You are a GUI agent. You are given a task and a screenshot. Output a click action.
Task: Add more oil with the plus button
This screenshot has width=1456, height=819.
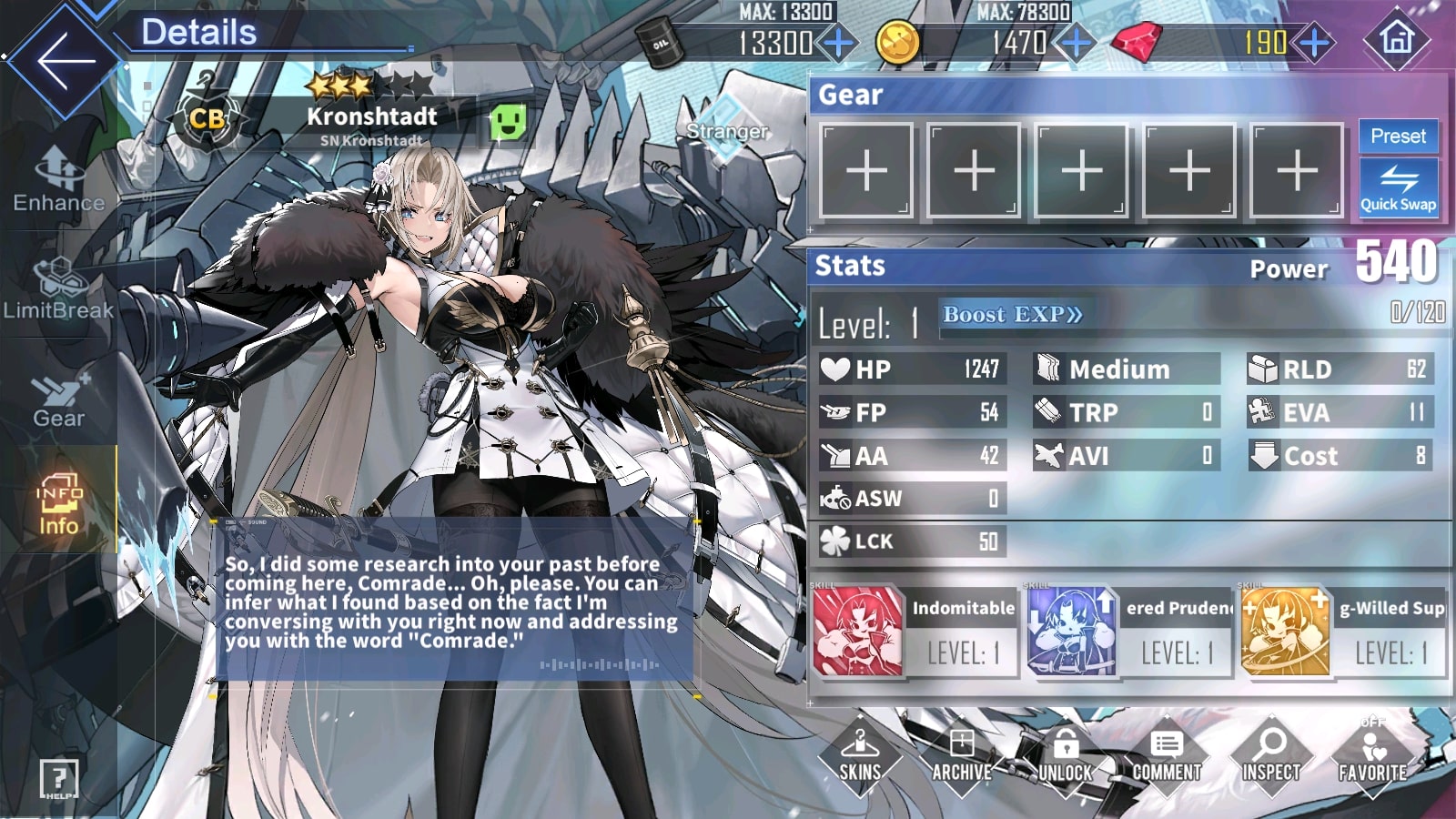[x=838, y=42]
